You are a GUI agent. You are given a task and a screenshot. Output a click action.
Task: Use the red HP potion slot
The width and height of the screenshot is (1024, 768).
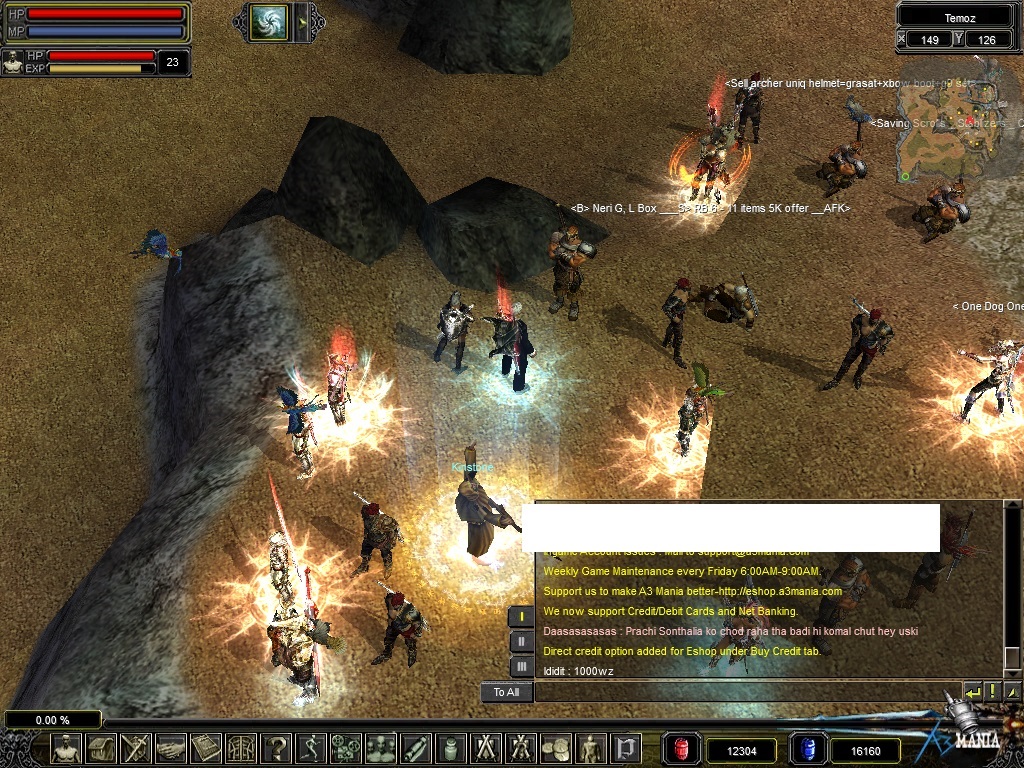coord(682,748)
